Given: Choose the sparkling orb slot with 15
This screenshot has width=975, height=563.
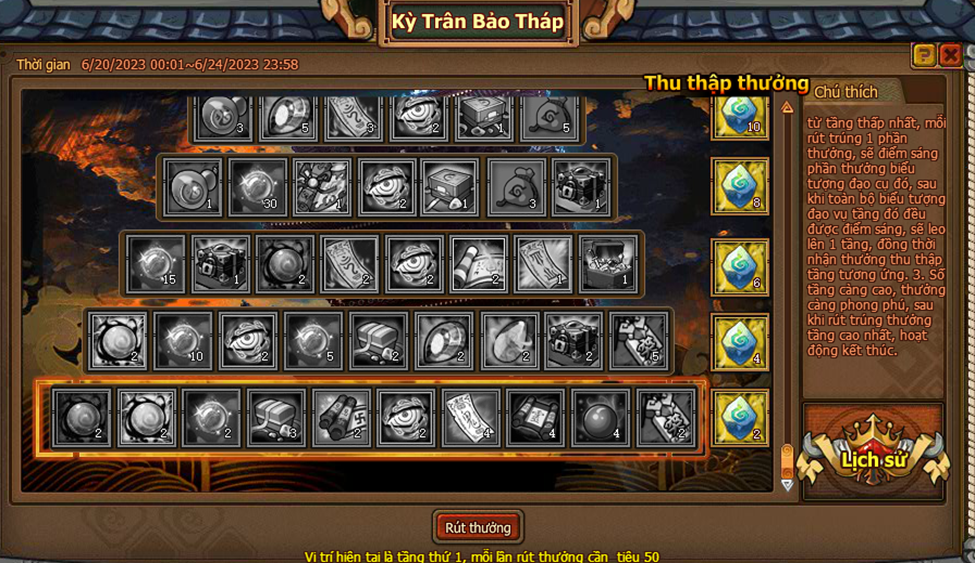Looking at the screenshot, I should pos(155,264).
